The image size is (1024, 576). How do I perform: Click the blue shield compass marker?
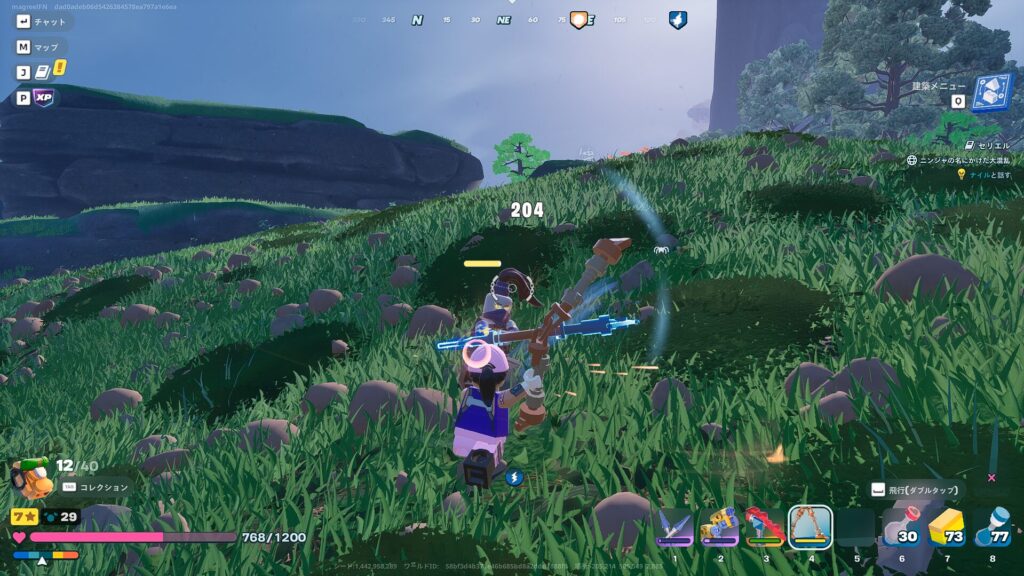coord(677,19)
